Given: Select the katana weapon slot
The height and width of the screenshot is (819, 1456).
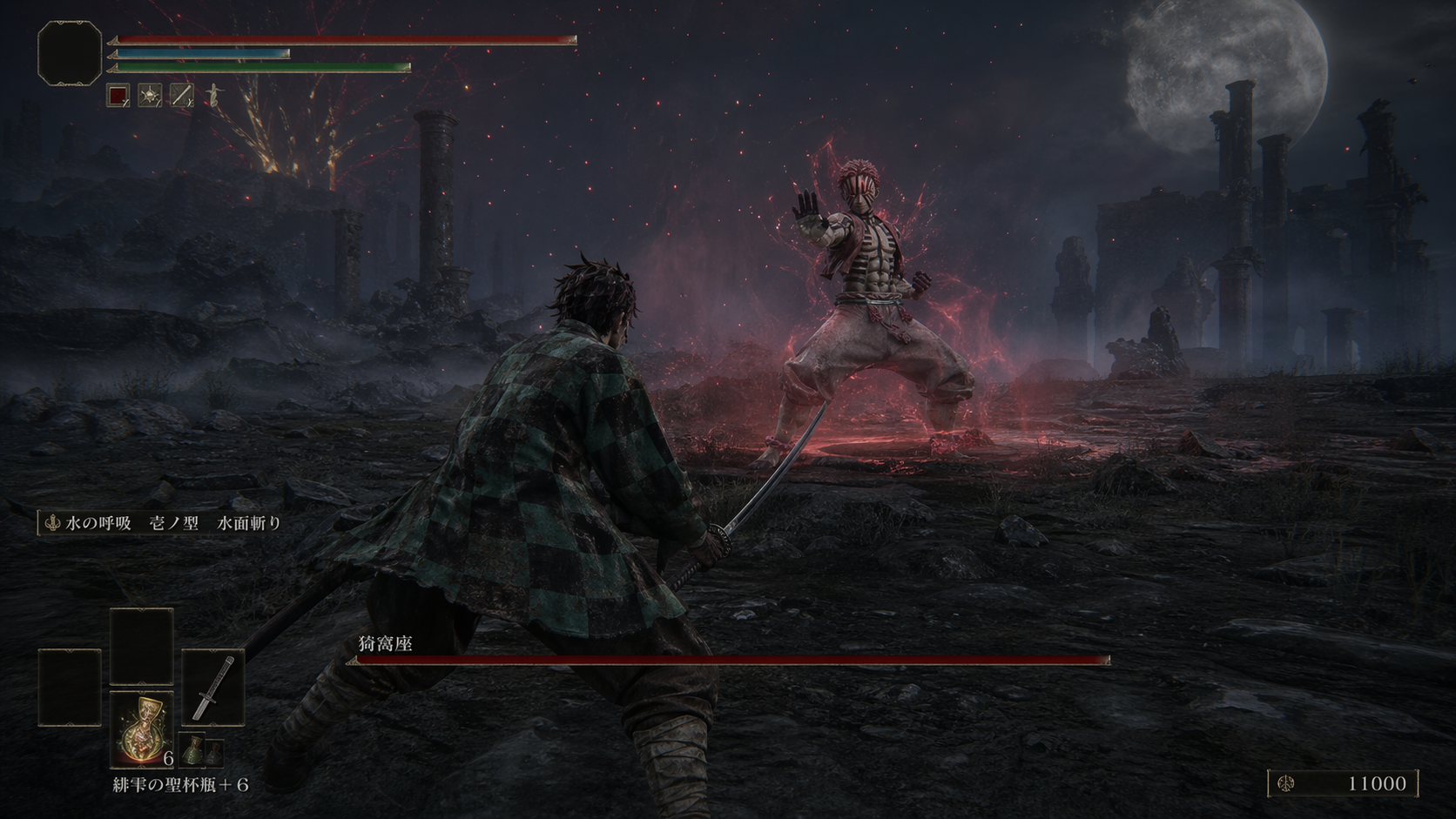Looking at the screenshot, I should [x=213, y=688].
